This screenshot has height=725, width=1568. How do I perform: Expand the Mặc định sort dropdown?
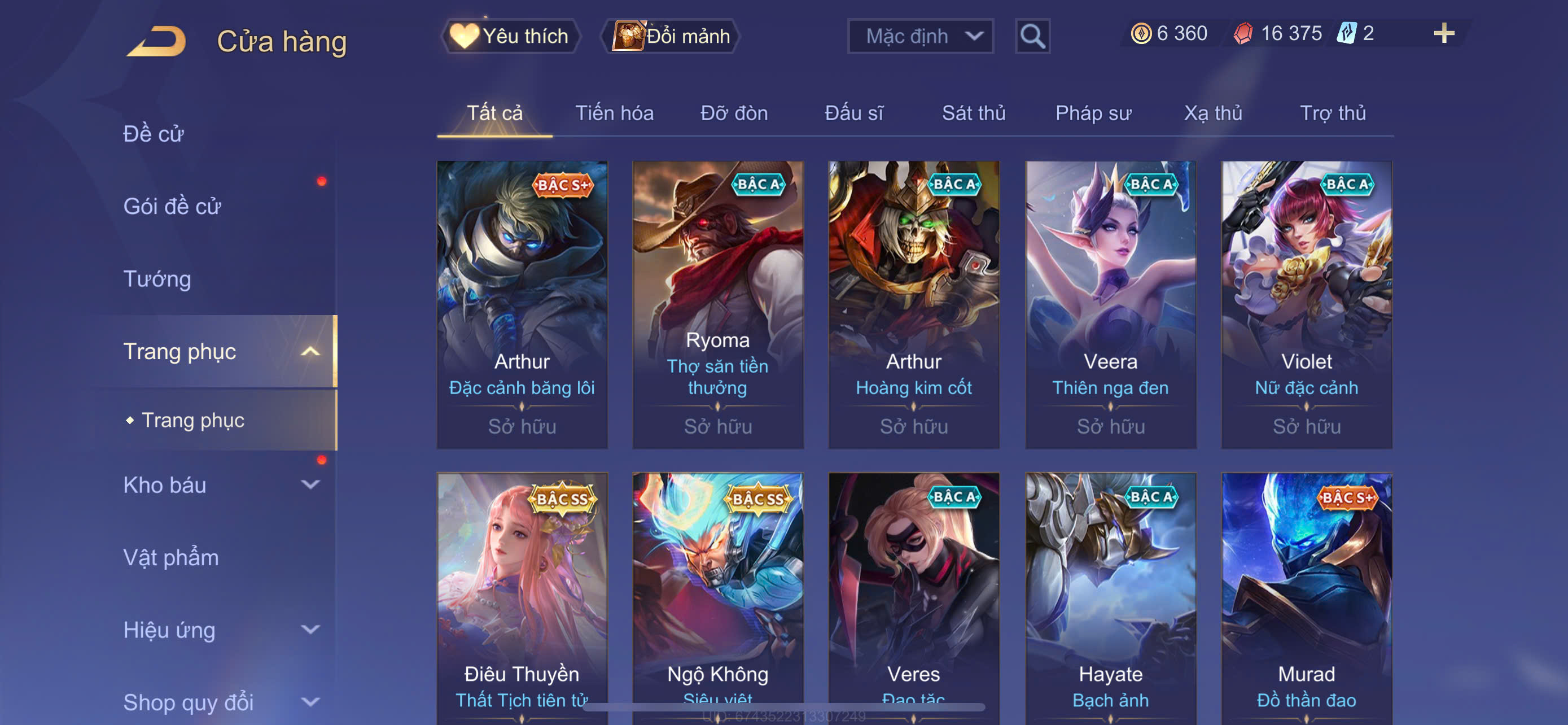(x=919, y=36)
